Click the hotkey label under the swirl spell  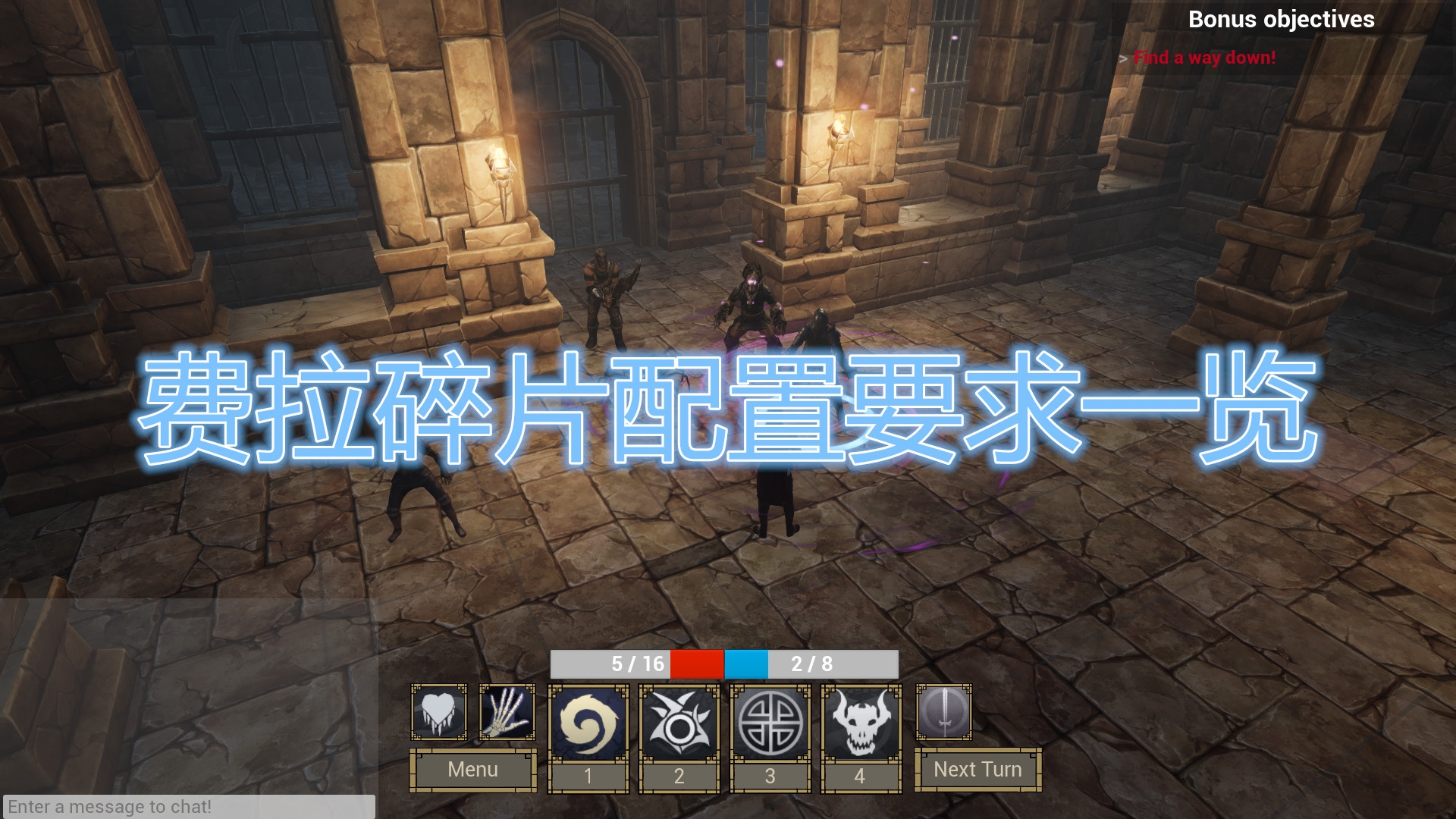pyautogui.click(x=588, y=775)
